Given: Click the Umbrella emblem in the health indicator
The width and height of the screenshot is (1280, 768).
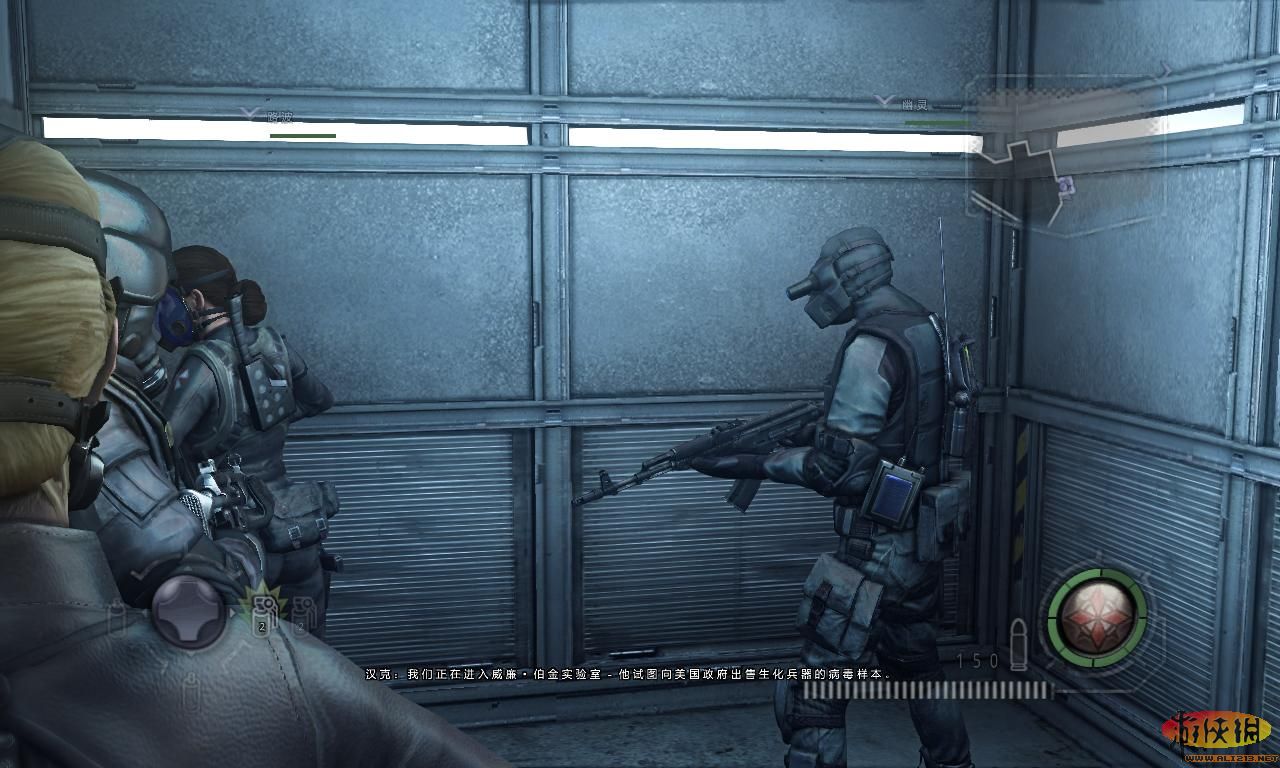Looking at the screenshot, I should pos(1095,615).
